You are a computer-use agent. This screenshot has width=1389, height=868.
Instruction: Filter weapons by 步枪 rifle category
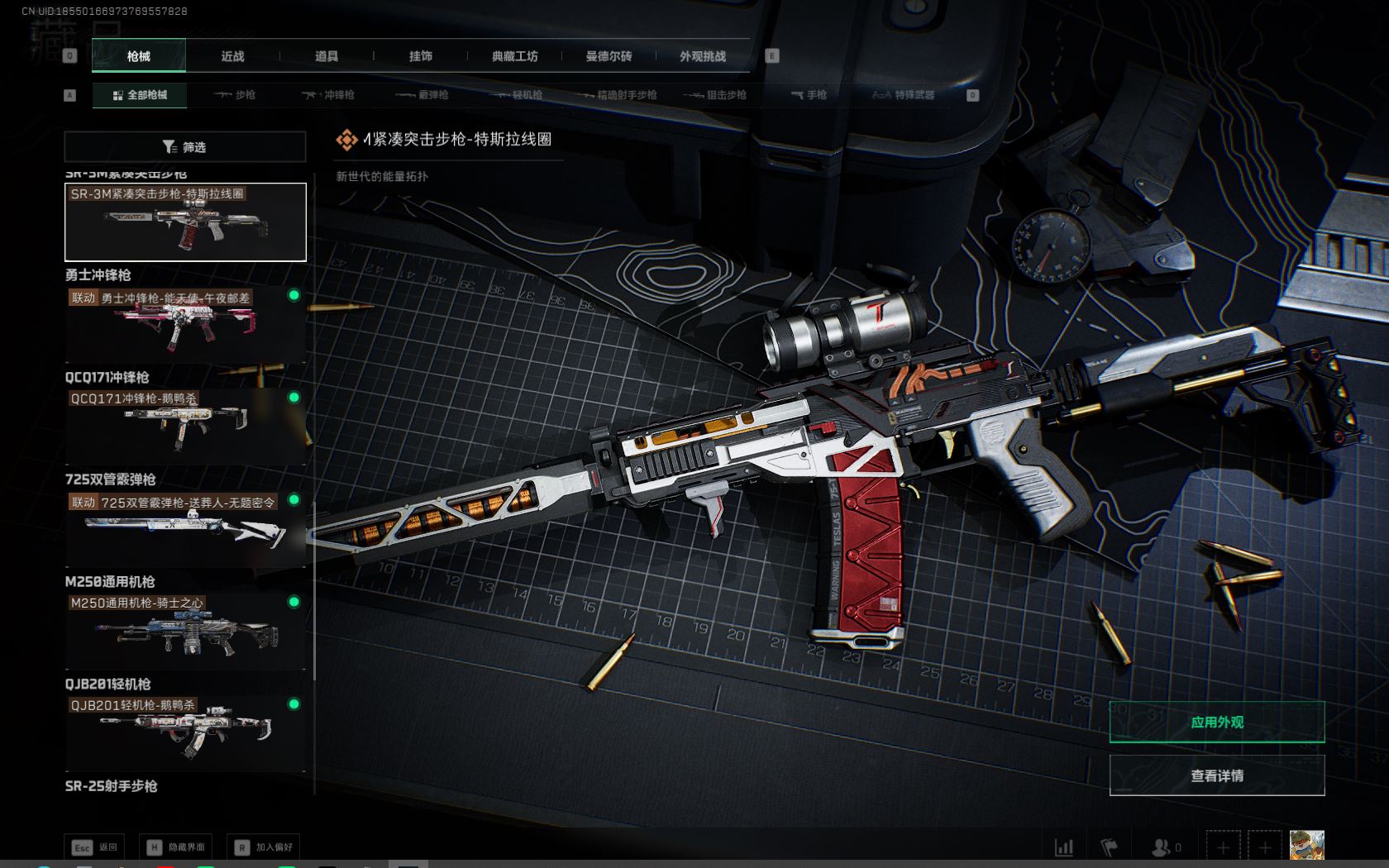tap(235, 95)
